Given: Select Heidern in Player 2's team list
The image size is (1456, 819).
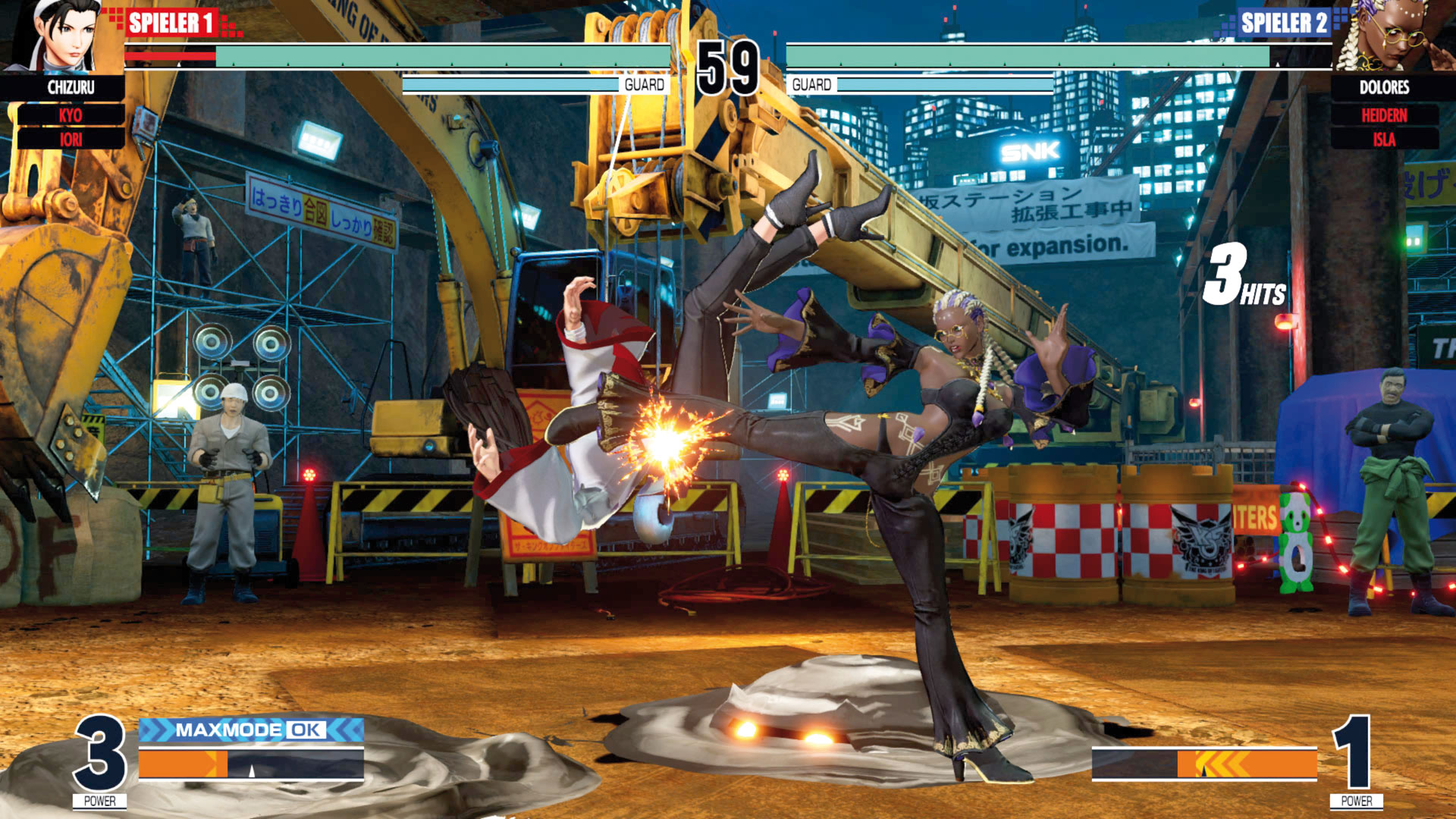Looking at the screenshot, I should click(x=1384, y=115).
